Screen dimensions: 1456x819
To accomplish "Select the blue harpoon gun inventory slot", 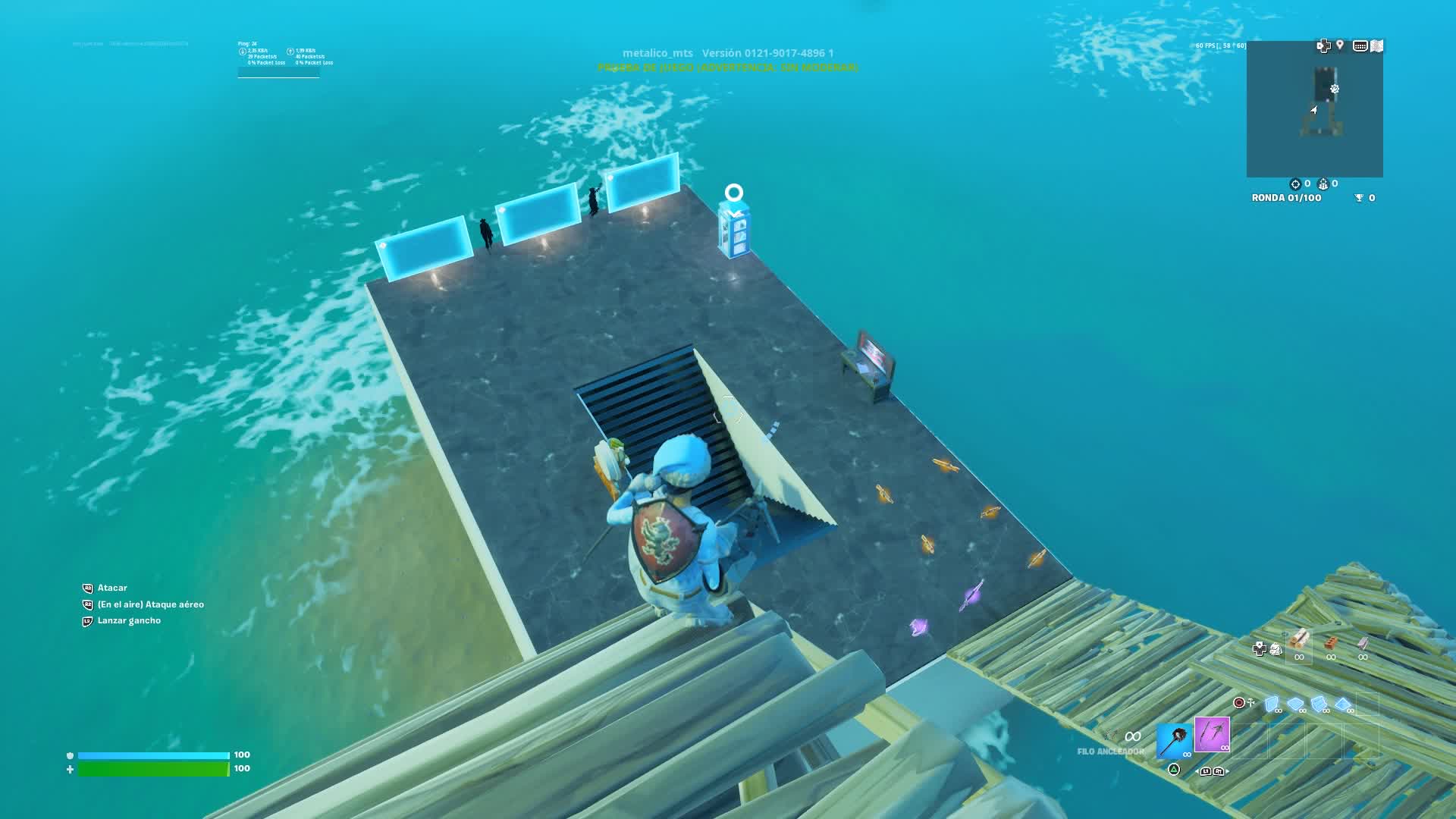I will 1175,741.
